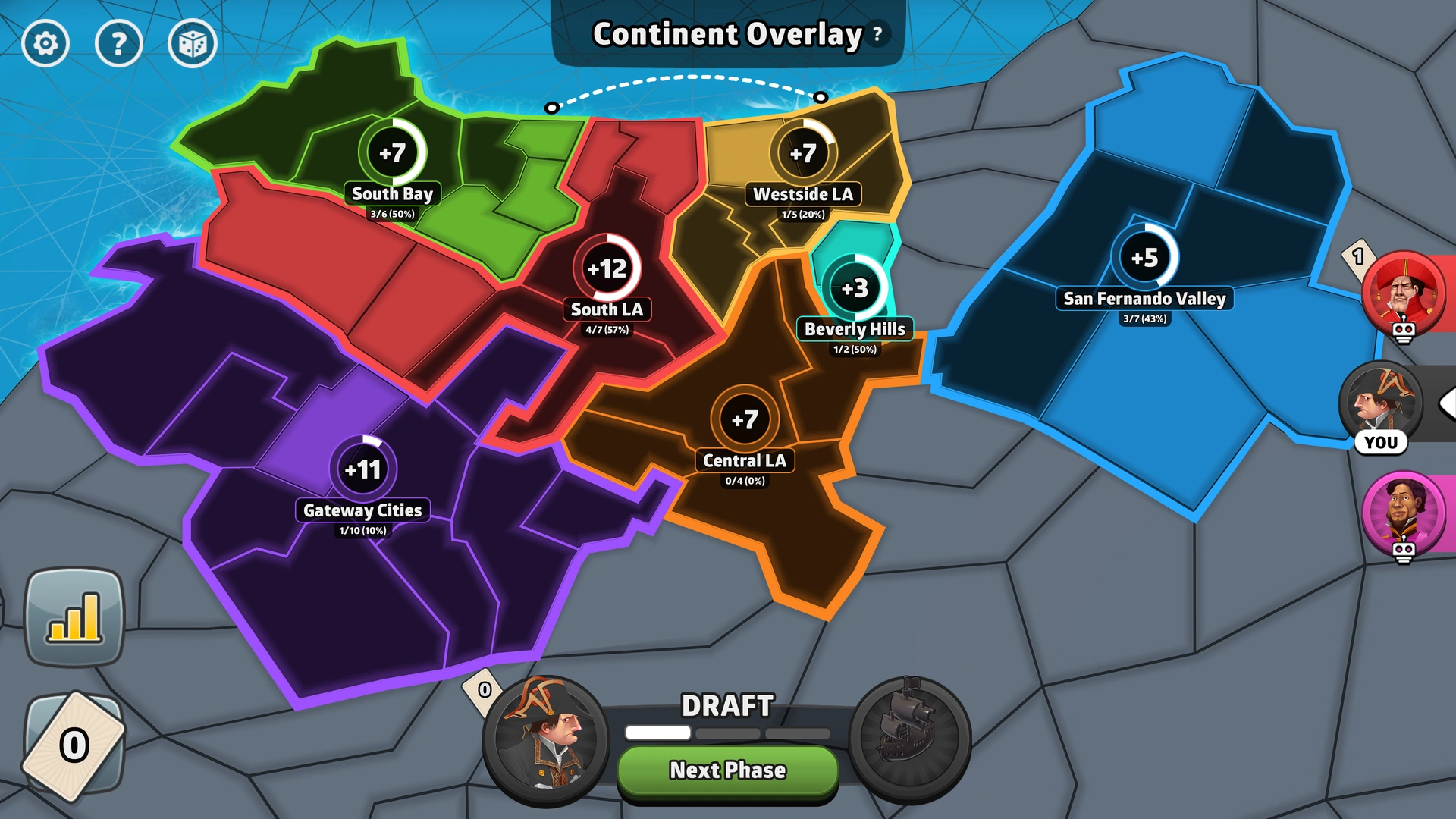Screen dimensions: 1456x819
Task: Open your card stack showing 0 cards
Action: [x=74, y=745]
